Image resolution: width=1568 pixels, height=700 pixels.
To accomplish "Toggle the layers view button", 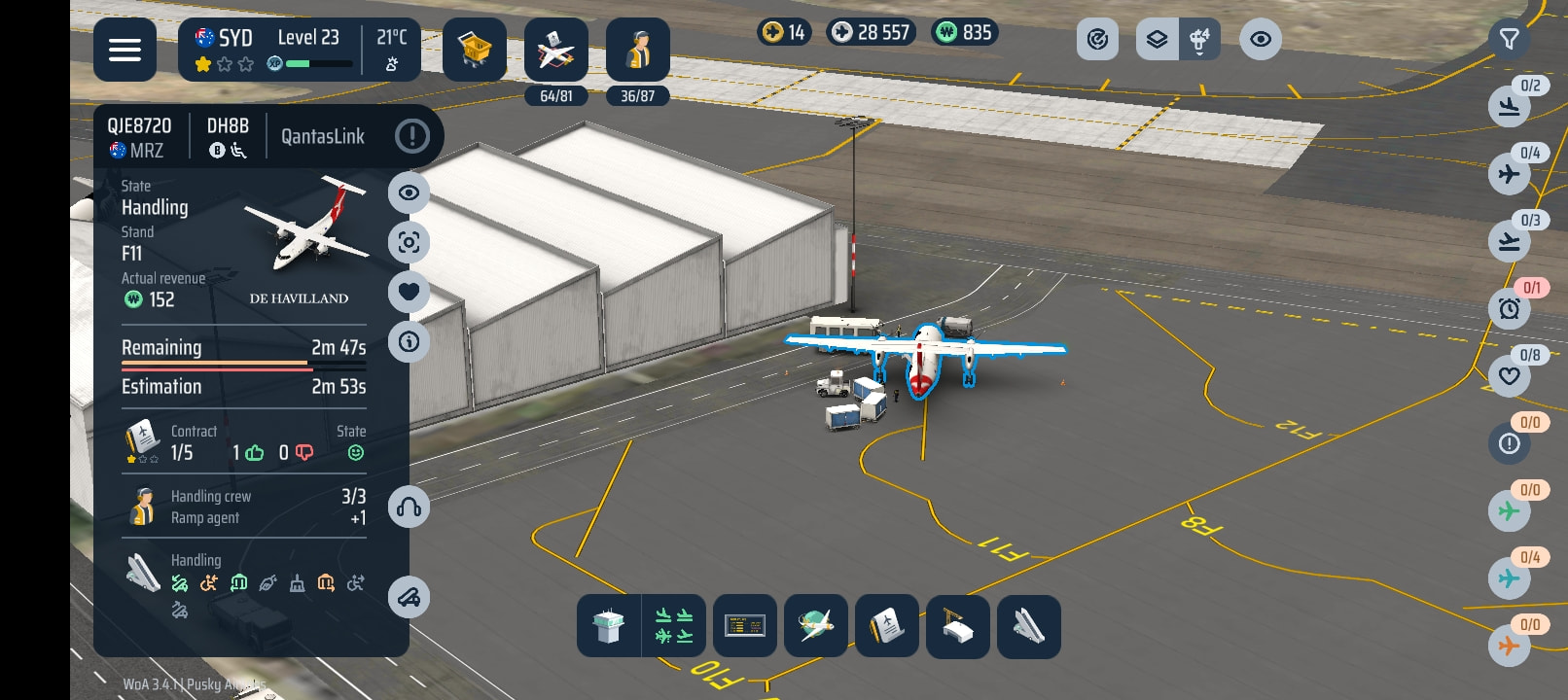I will [x=1157, y=40].
